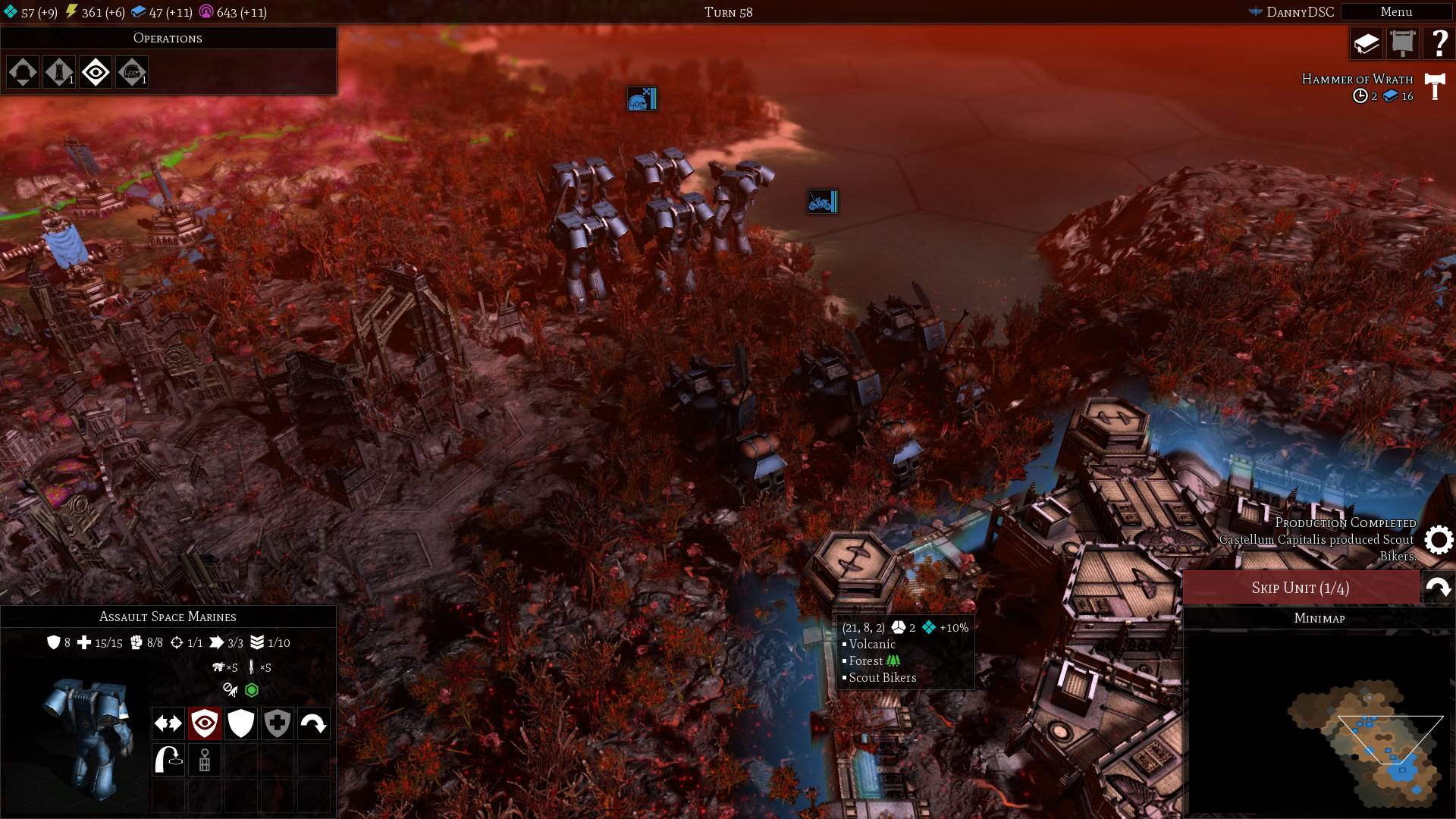This screenshot has height=819, width=1456.
Task: Choose the helmet operation icon
Action: 132,73
